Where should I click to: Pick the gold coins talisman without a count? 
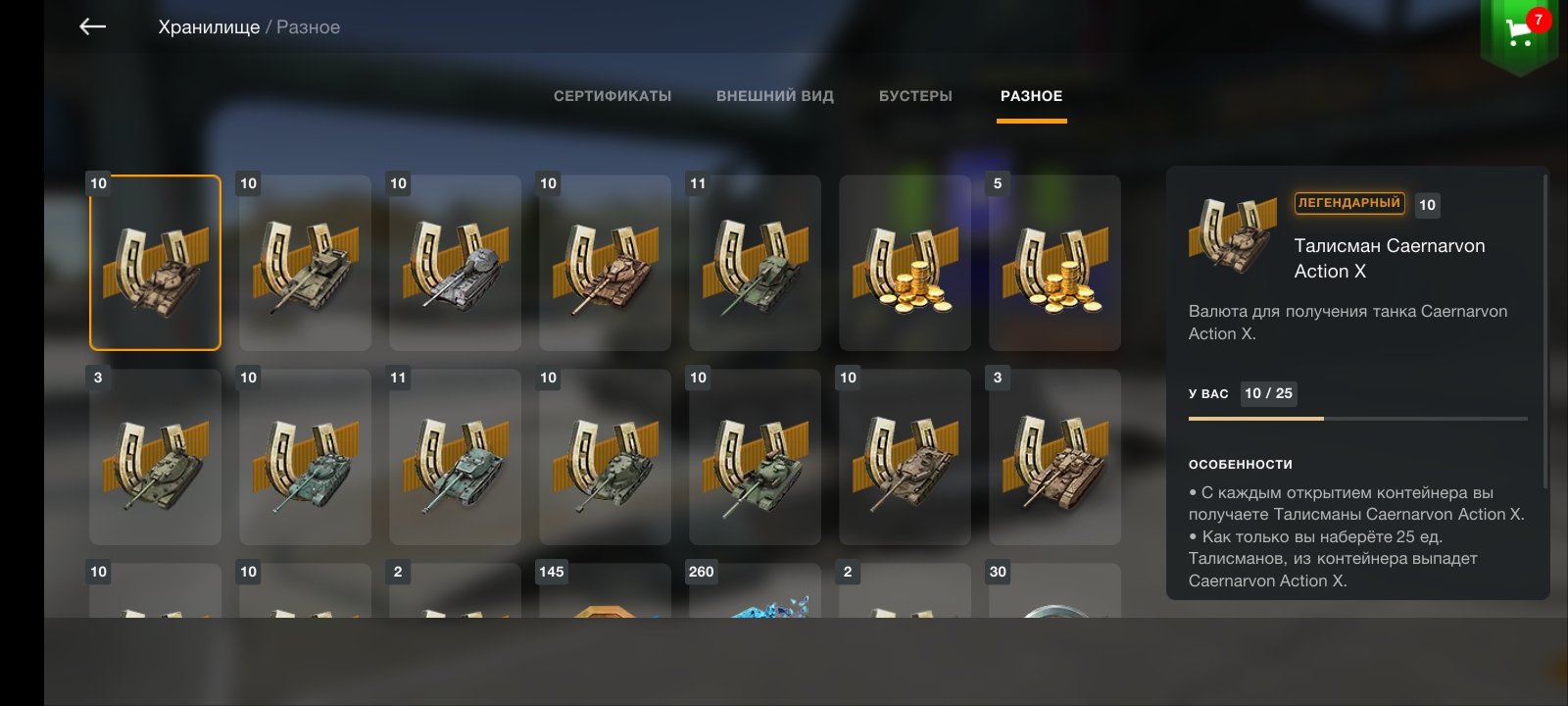(x=905, y=263)
